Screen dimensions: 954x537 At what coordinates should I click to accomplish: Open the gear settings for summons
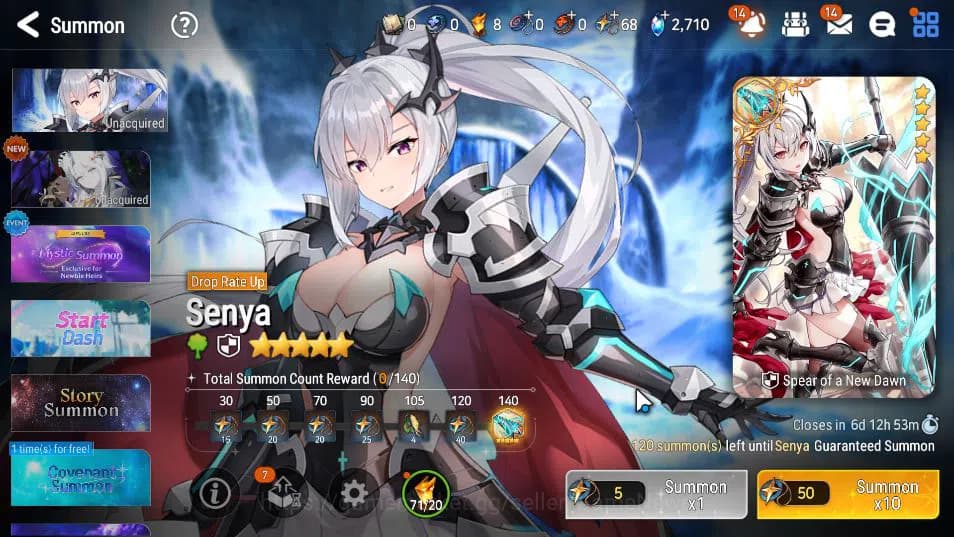pos(354,493)
